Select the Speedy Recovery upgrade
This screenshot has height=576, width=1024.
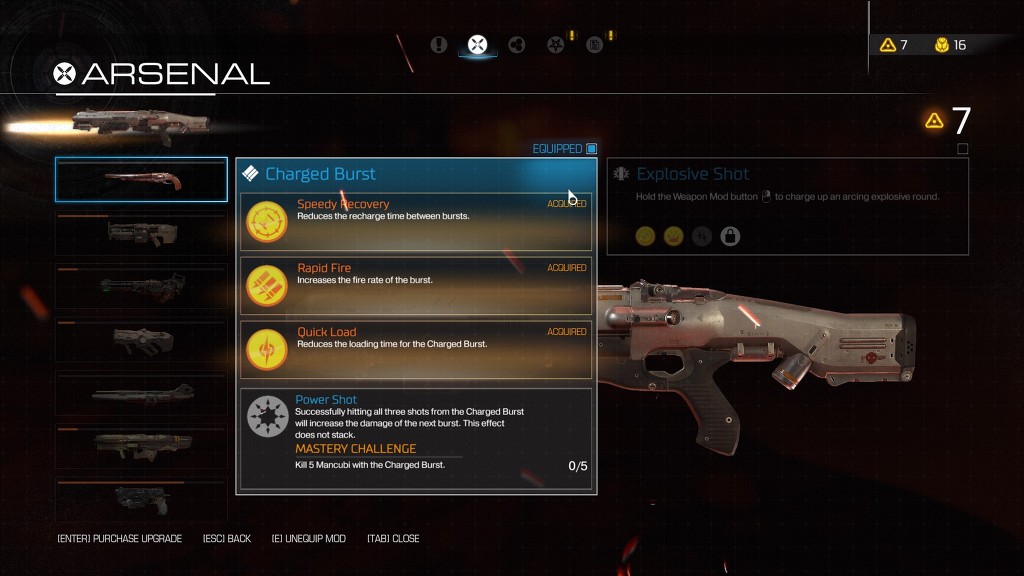416,222
